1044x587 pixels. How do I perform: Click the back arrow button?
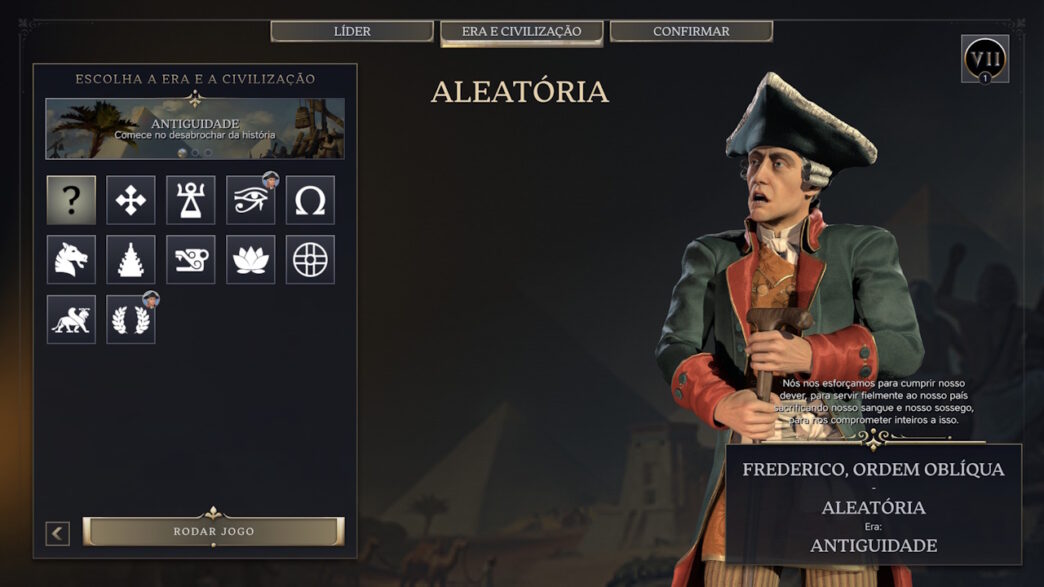pos(58,533)
